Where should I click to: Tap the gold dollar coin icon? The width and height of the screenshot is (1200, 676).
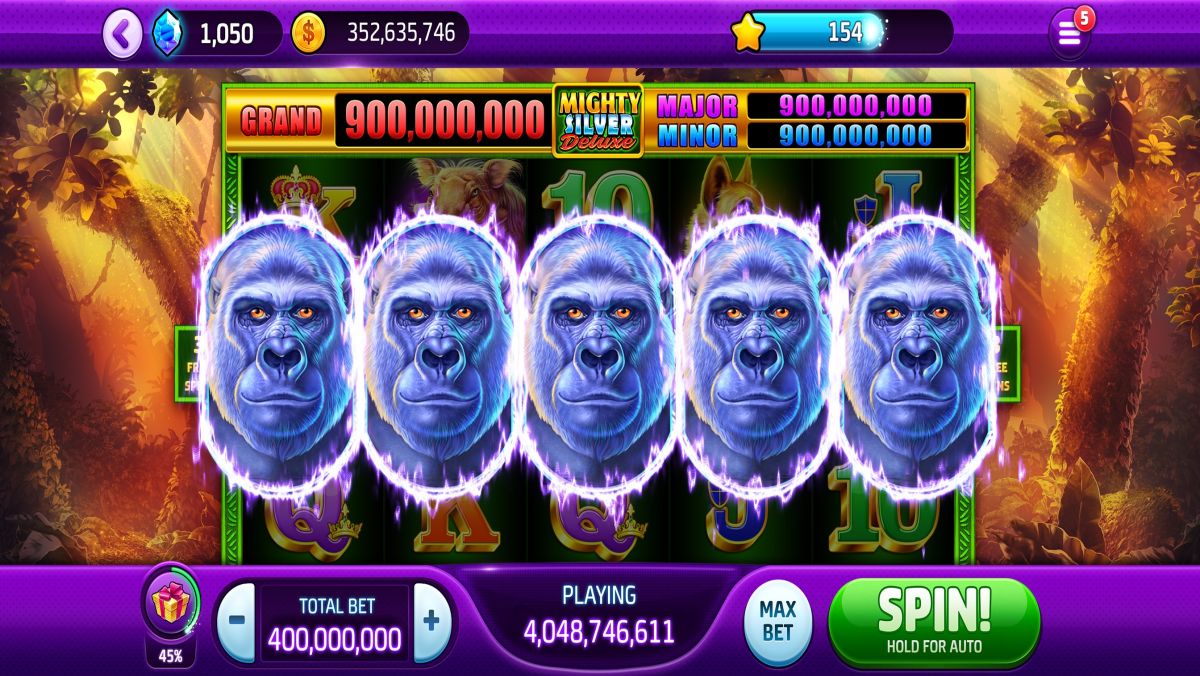pyautogui.click(x=308, y=33)
